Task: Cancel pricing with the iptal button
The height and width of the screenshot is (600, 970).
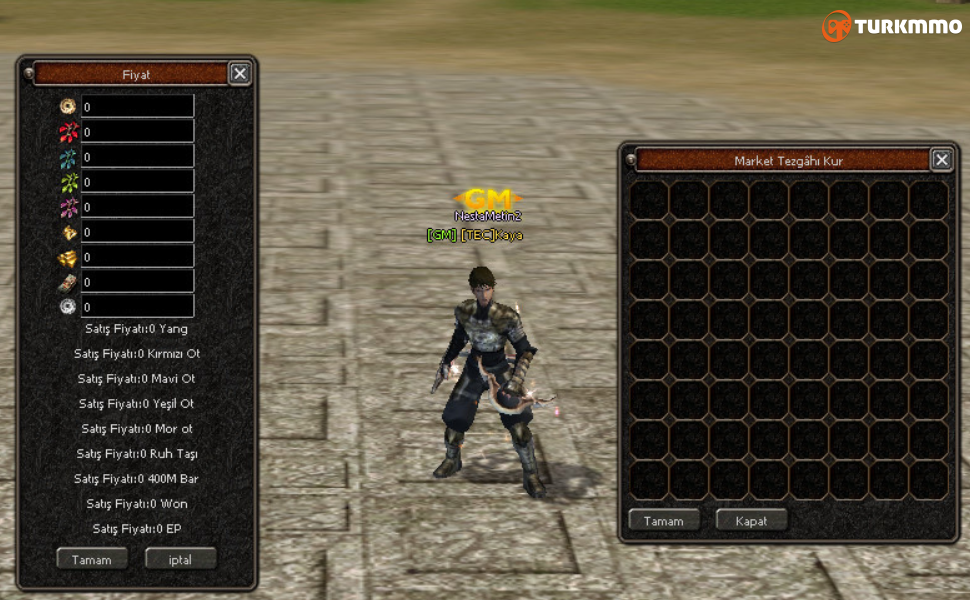Action: tap(181, 559)
